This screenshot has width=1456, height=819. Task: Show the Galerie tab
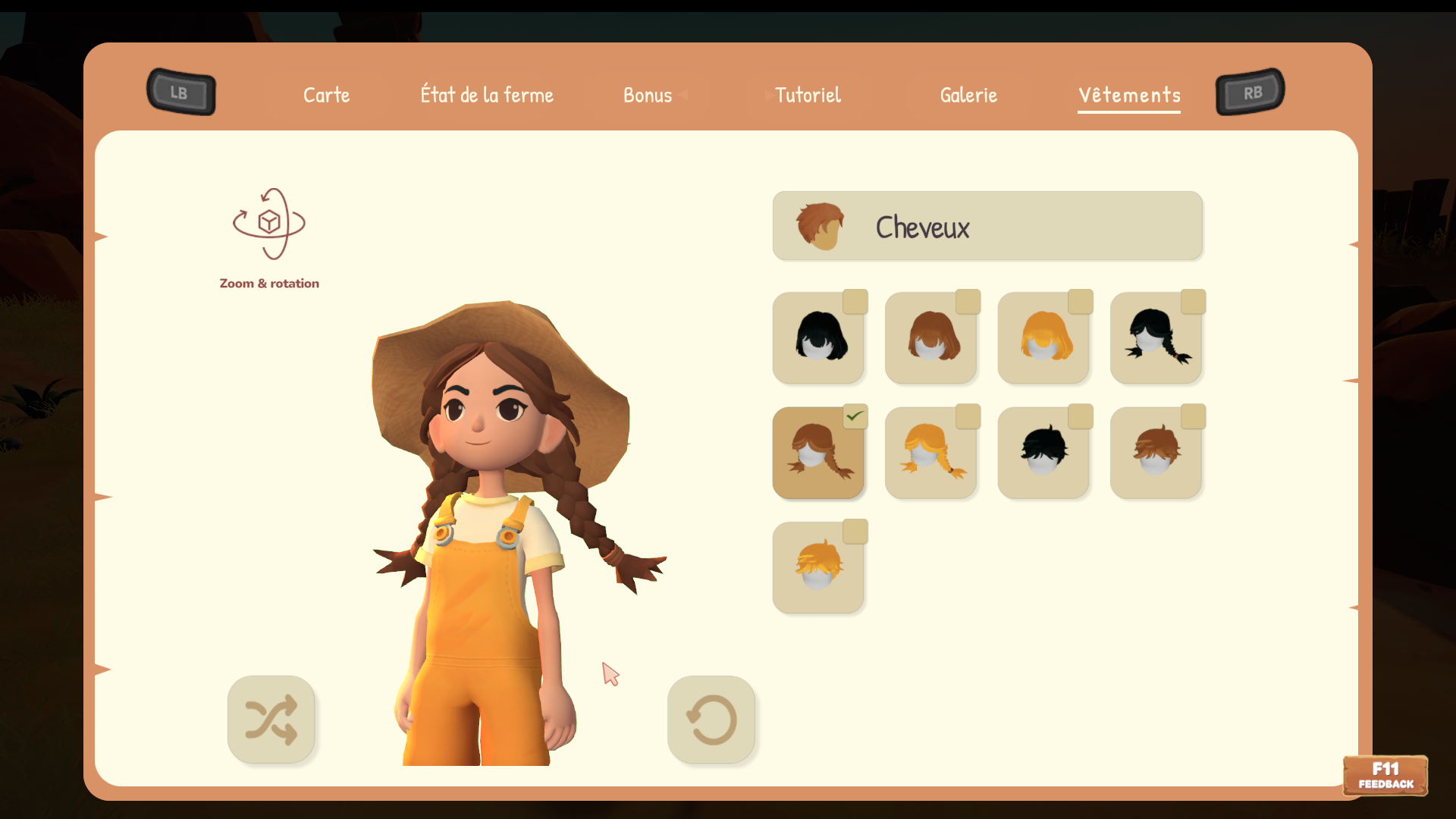point(968,95)
